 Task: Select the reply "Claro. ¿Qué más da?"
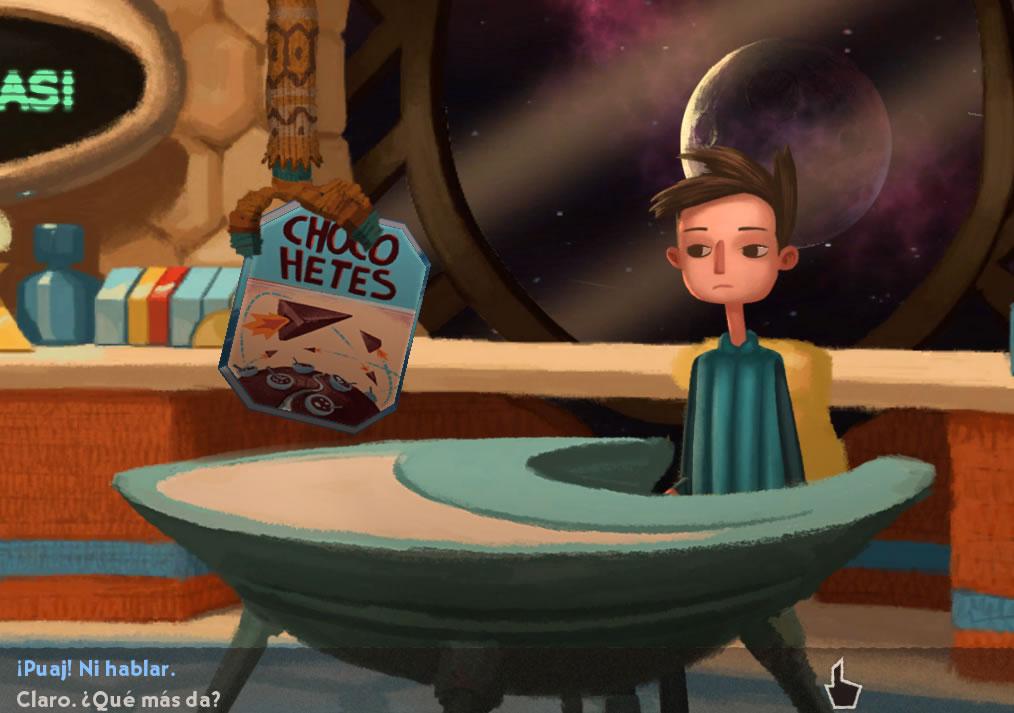coord(119,699)
